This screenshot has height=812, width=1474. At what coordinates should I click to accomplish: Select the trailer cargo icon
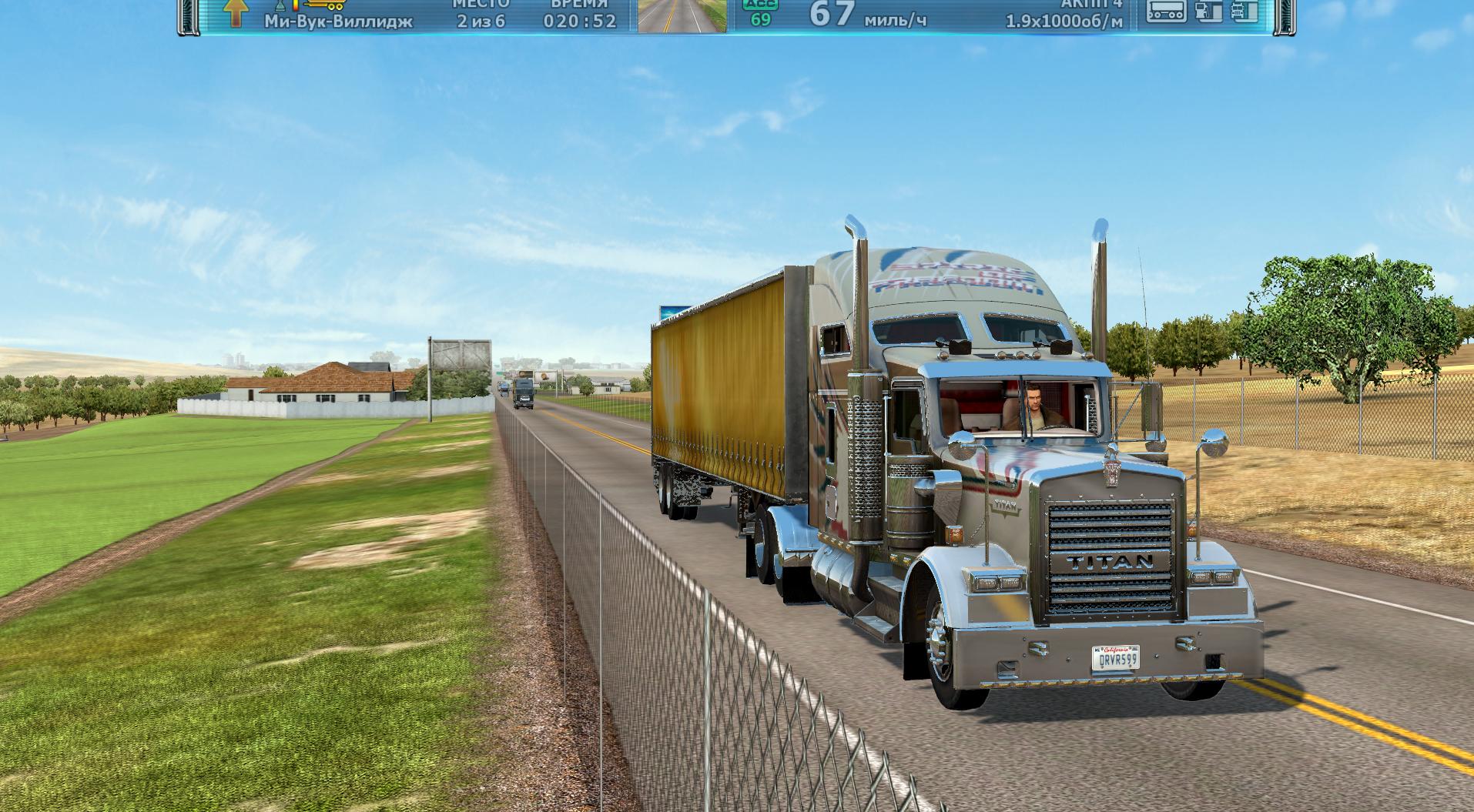1165,11
